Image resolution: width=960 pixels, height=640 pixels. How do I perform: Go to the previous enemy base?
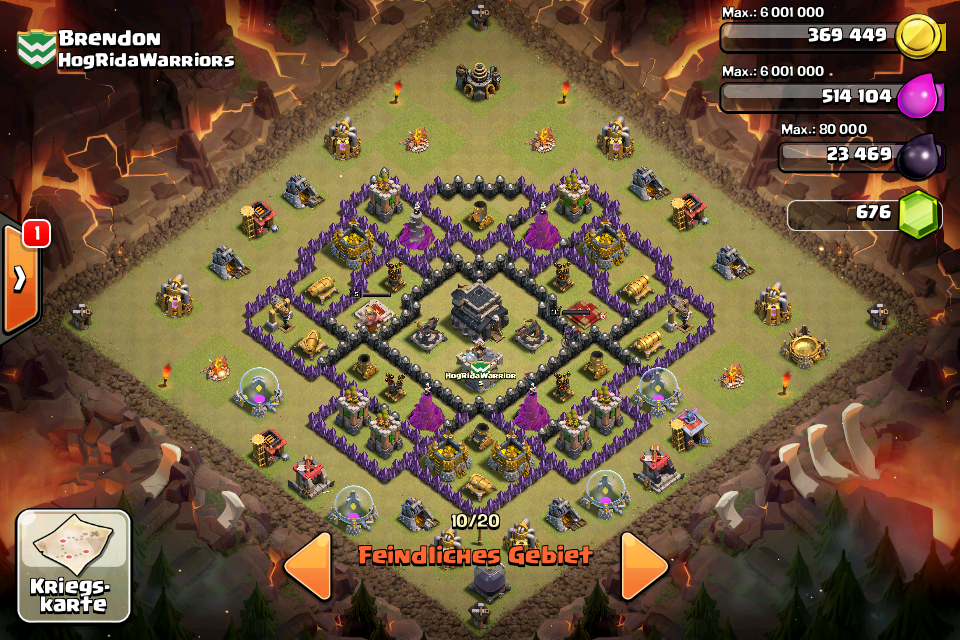click(x=307, y=566)
